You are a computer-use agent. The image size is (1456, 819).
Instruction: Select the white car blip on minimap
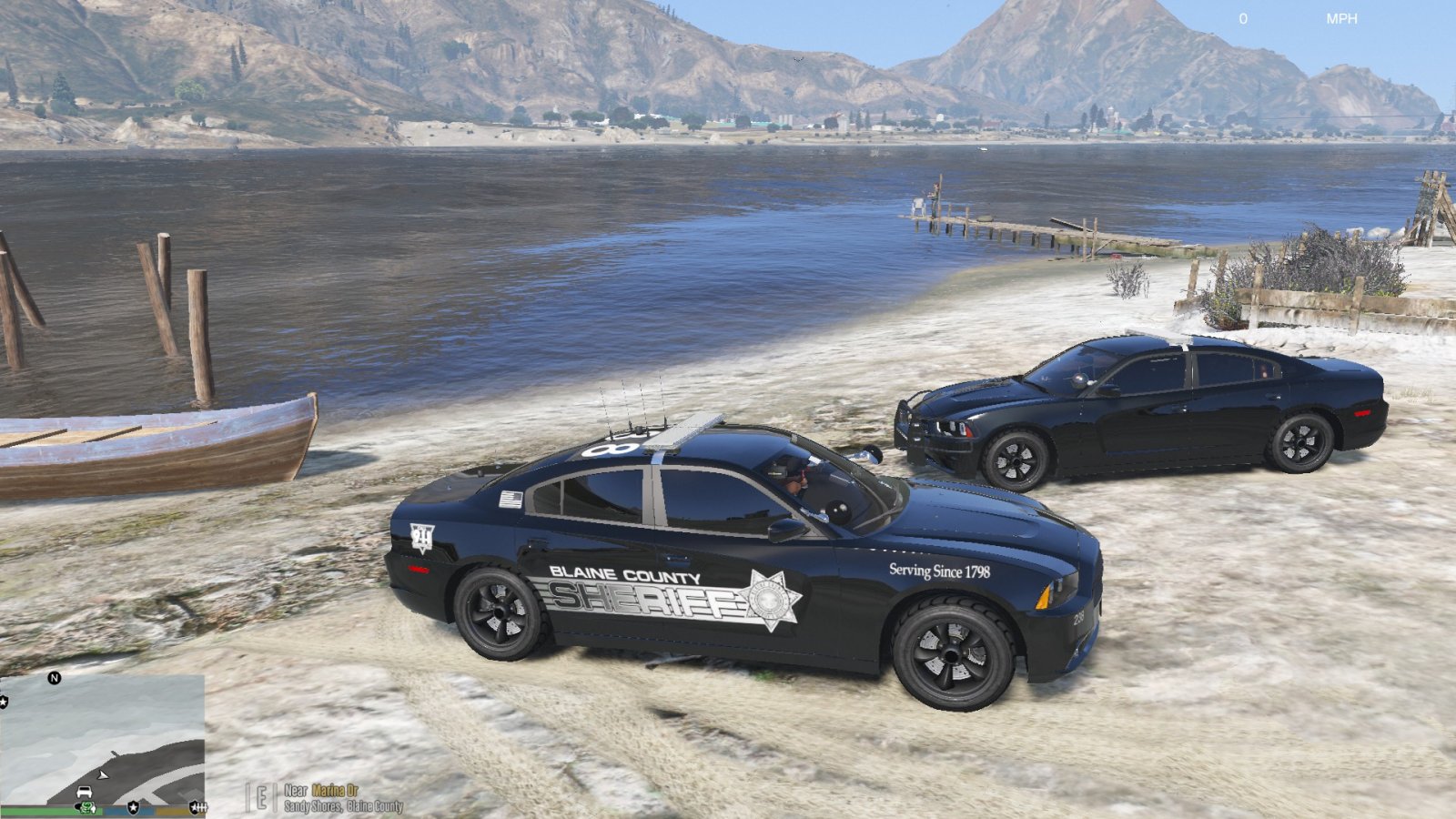[x=84, y=793]
